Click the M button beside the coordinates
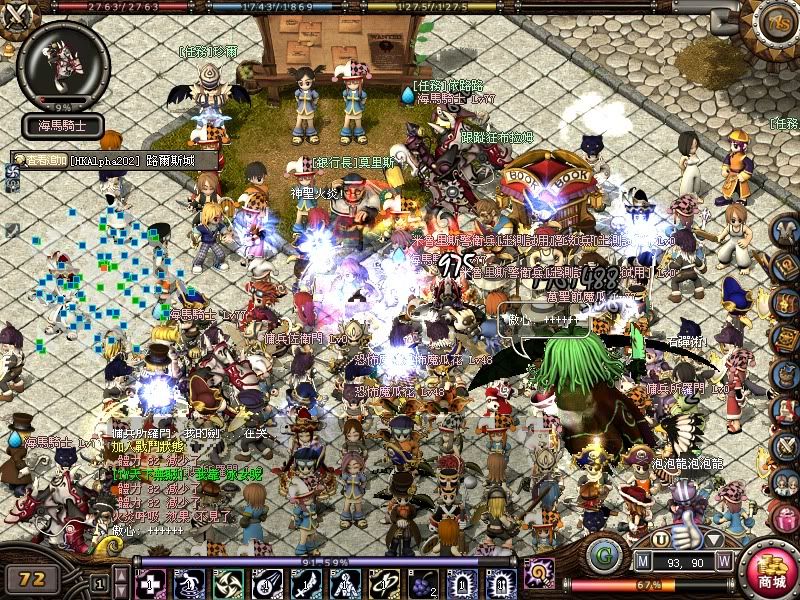This screenshot has width=800, height=600. 644,562
